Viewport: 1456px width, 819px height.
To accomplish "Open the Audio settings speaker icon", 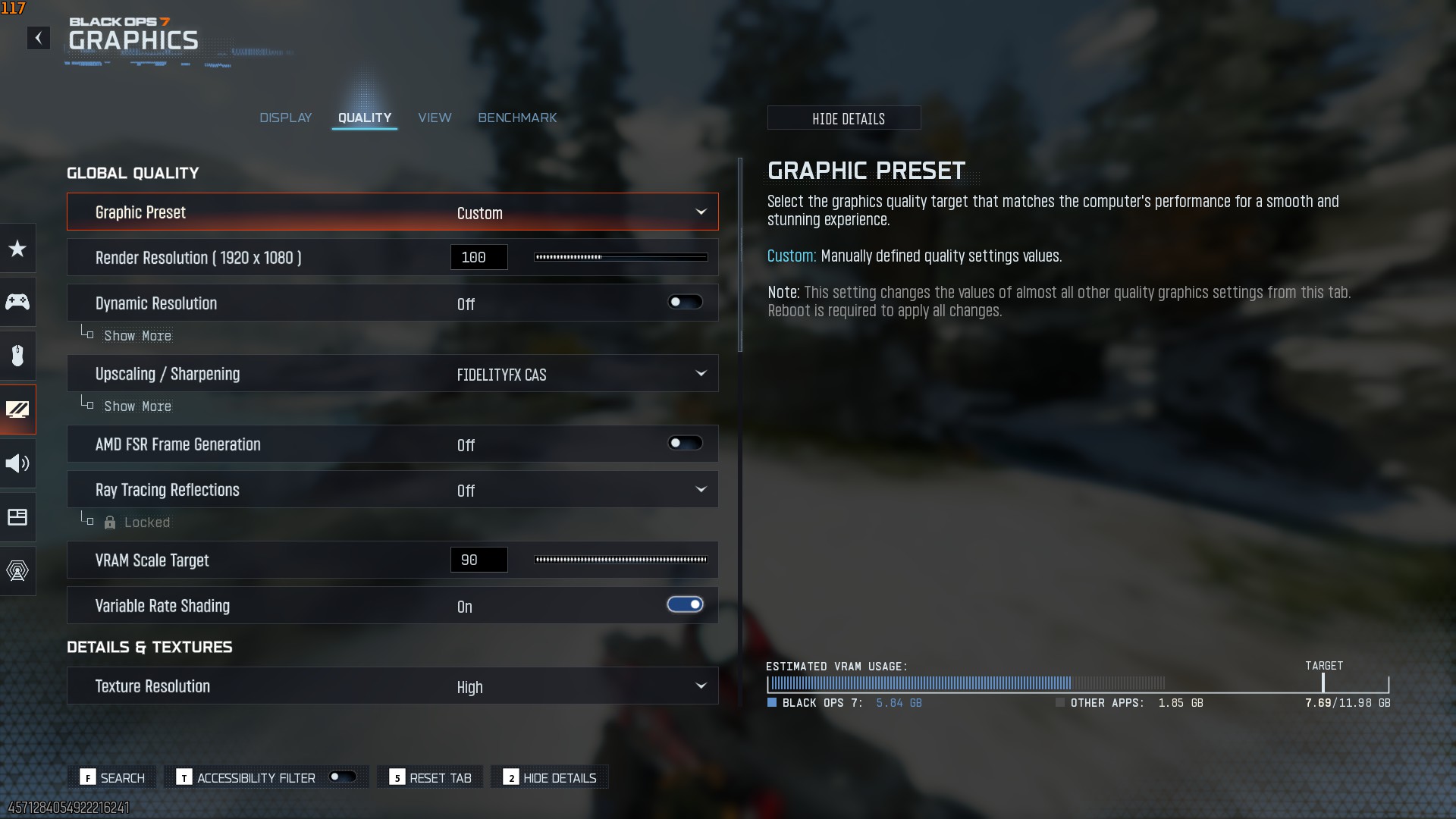I will pos(17,463).
